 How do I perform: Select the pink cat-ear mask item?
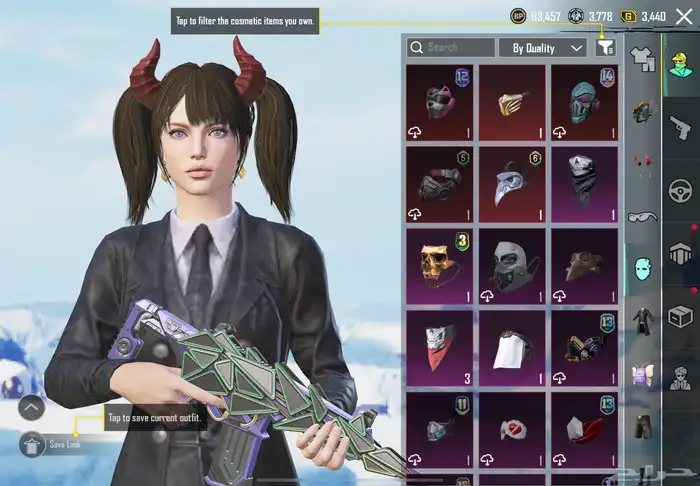pos(440,101)
